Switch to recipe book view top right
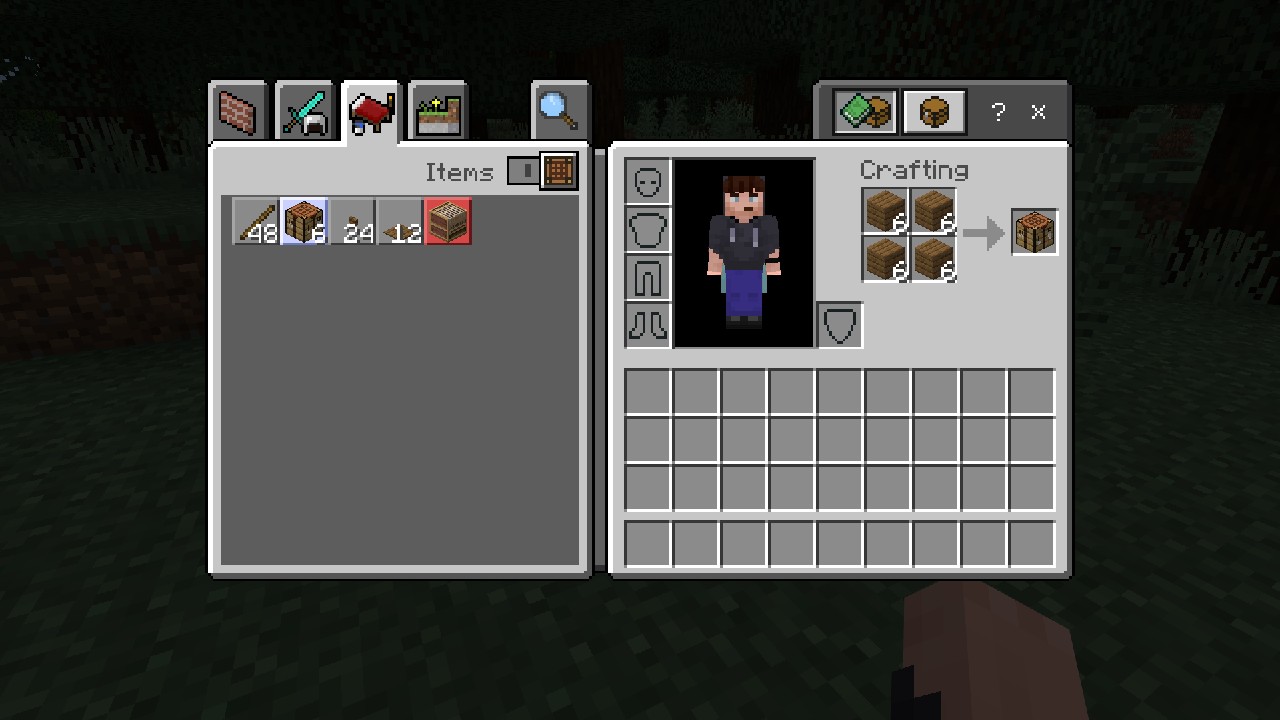This screenshot has width=1280, height=720. click(863, 111)
